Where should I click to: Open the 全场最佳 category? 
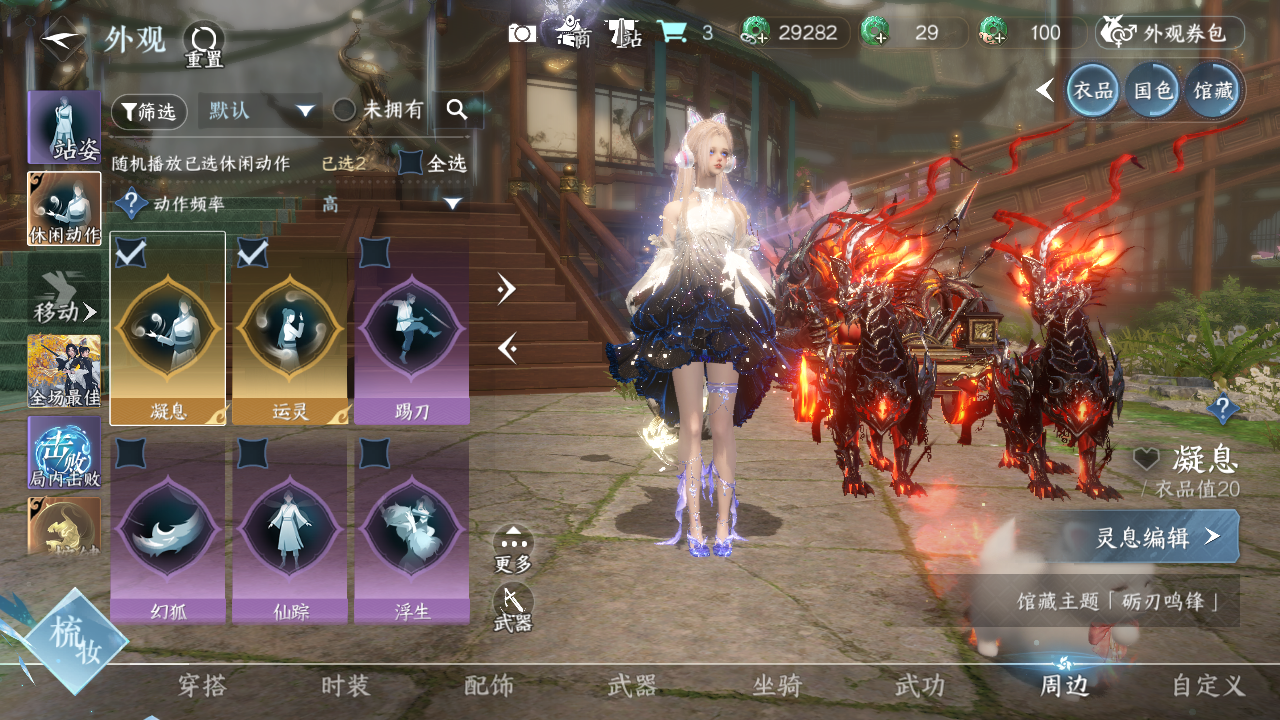point(65,372)
